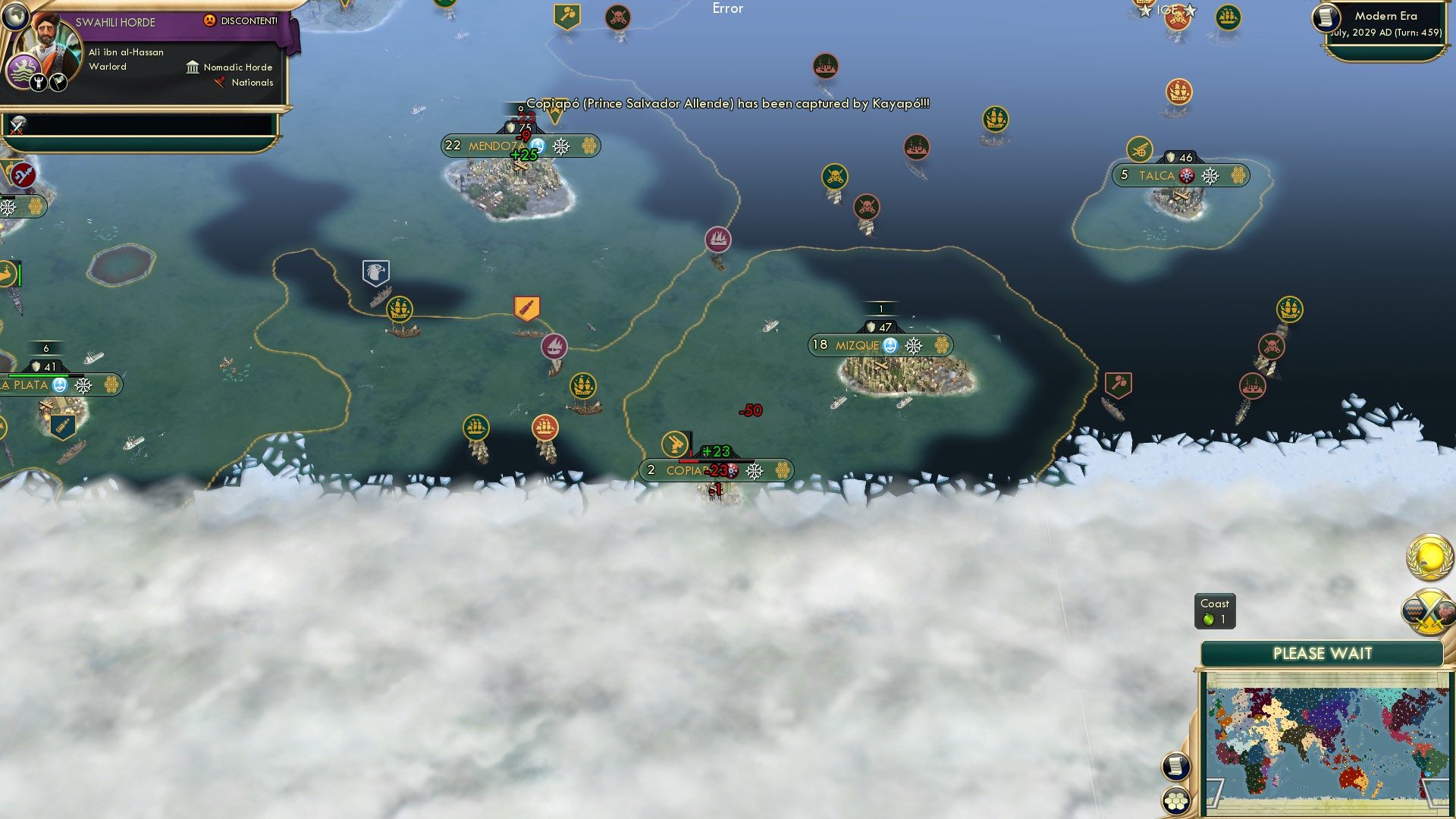Image resolution: width=1456 pixels, height=819 pixels.
Task: Toggle the hex grid minimap options button
Action: (x=1175, y=801)
